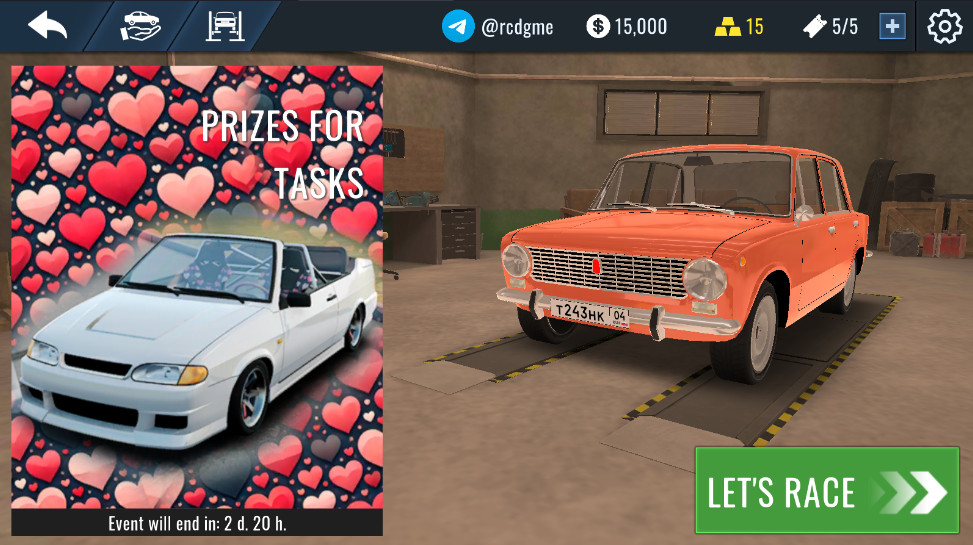This screenshot has height=545, width=973.
Task: Go back with the arrow button
Action: (x=47, y=25)
